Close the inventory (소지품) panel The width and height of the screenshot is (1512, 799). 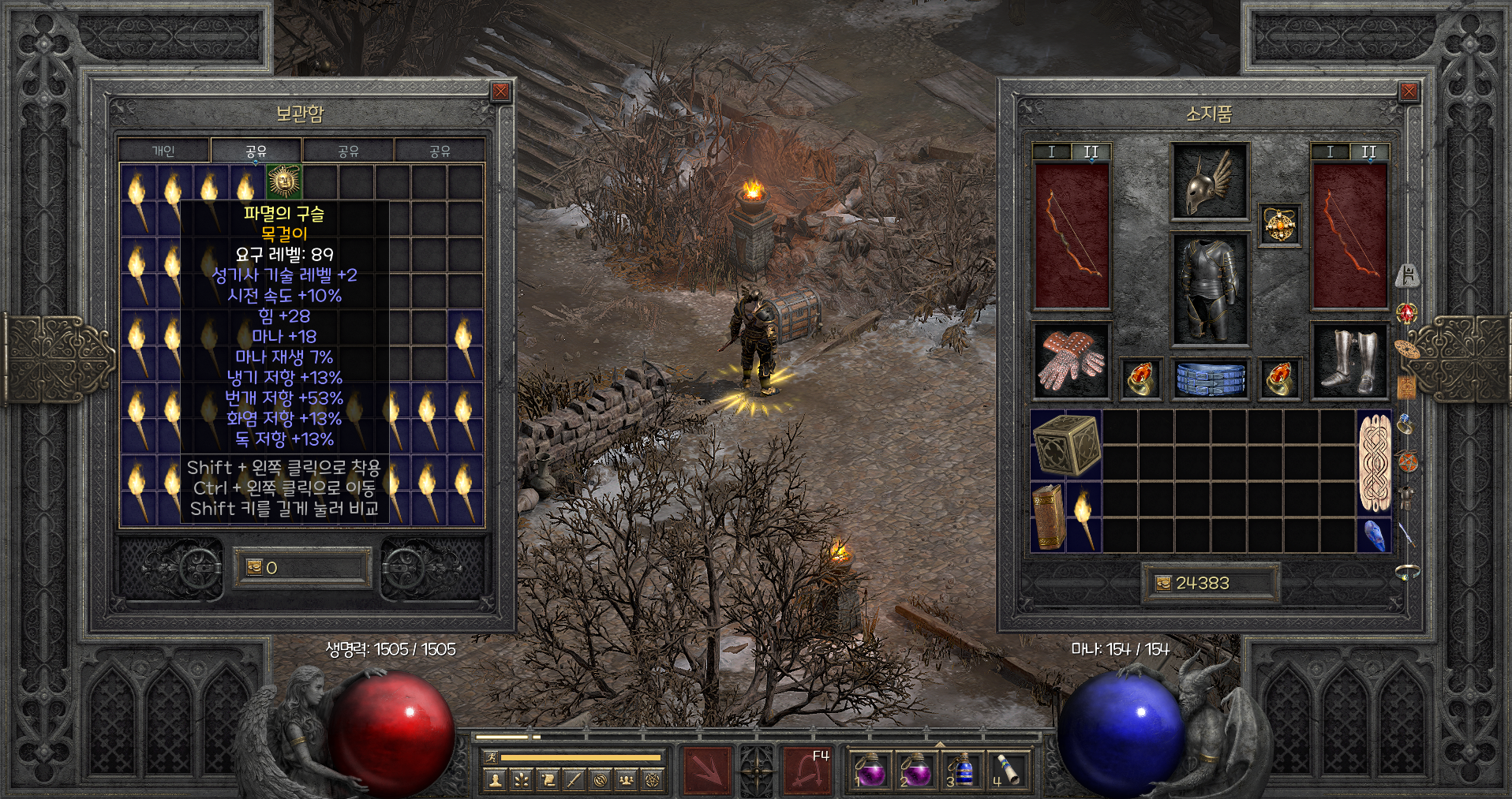1409,91
